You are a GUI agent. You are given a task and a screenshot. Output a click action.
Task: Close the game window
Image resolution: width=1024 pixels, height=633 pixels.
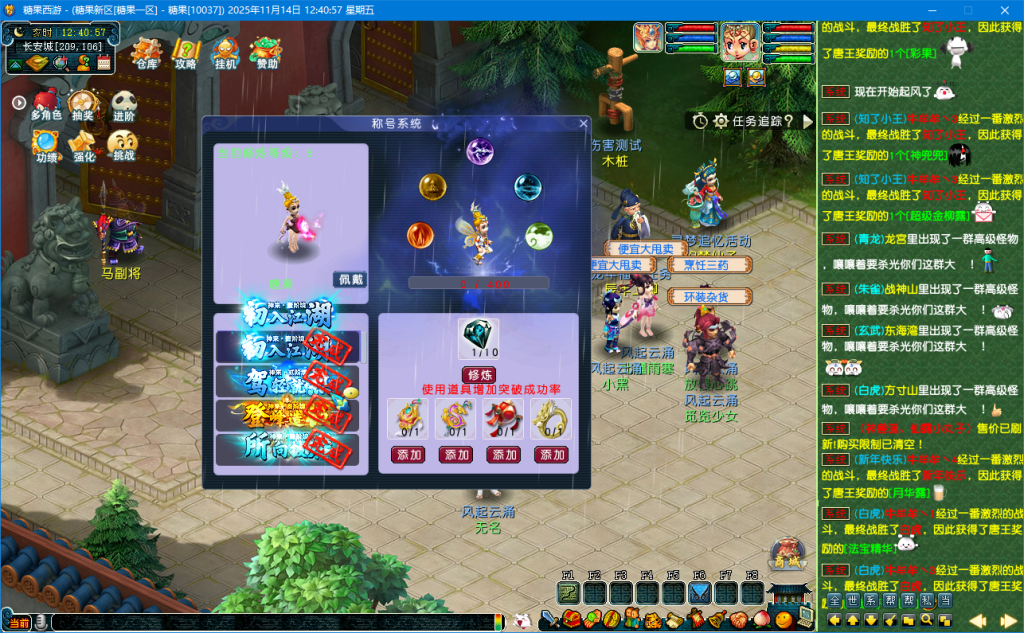pos(1003,8)
